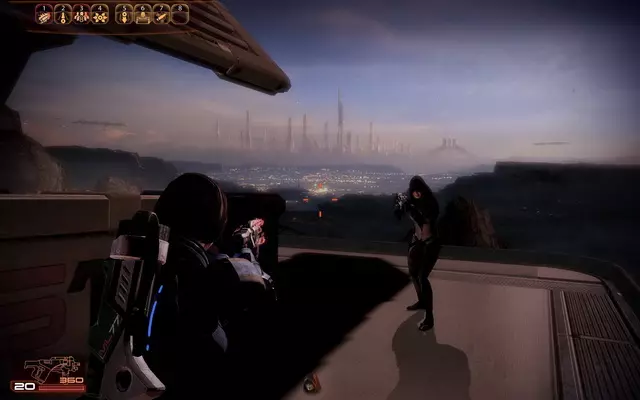
Task: Activate the power in quick slot 1
Action: (x=44, y=14)
